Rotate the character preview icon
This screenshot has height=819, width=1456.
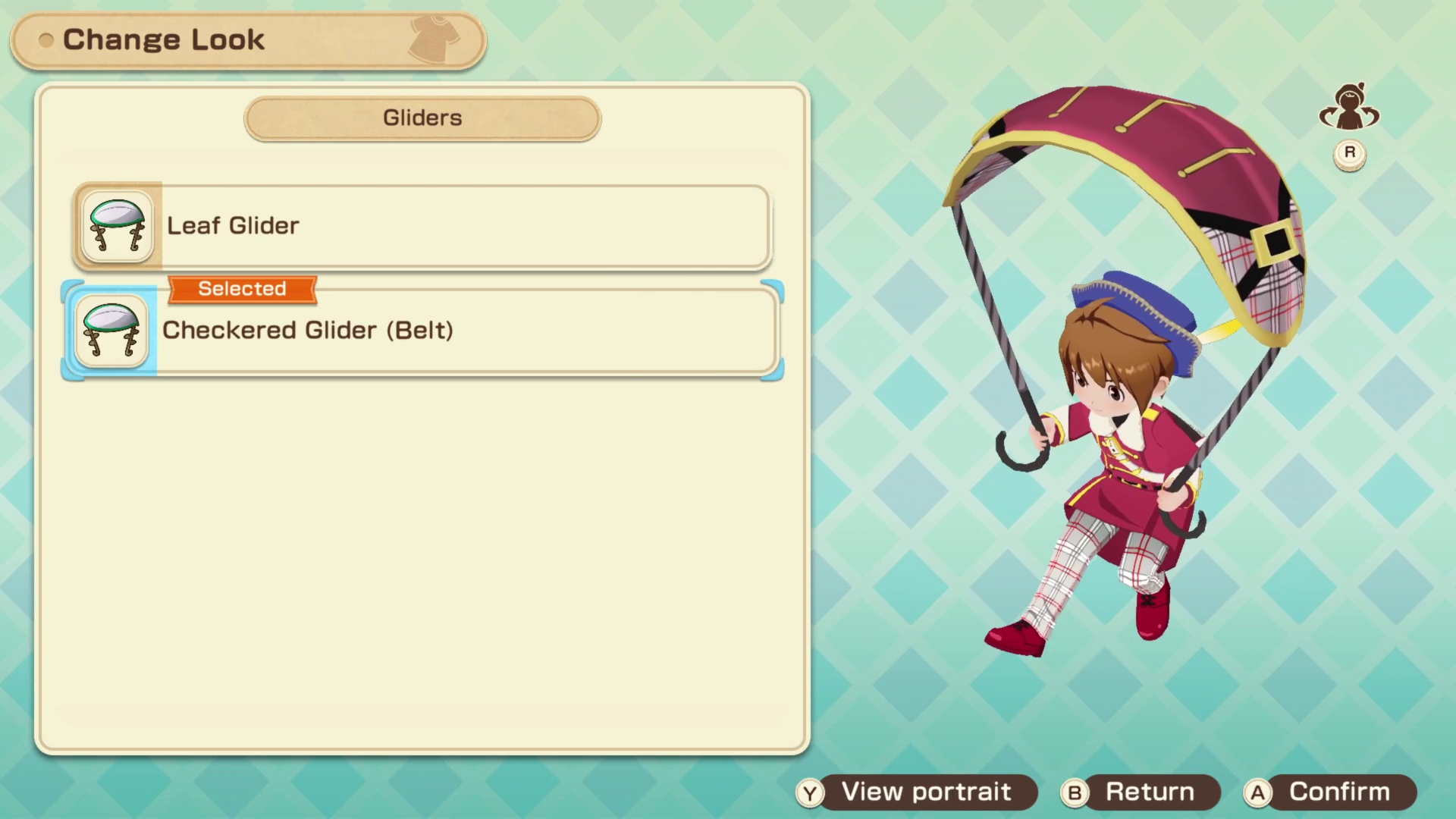[x=1349, y=108]
